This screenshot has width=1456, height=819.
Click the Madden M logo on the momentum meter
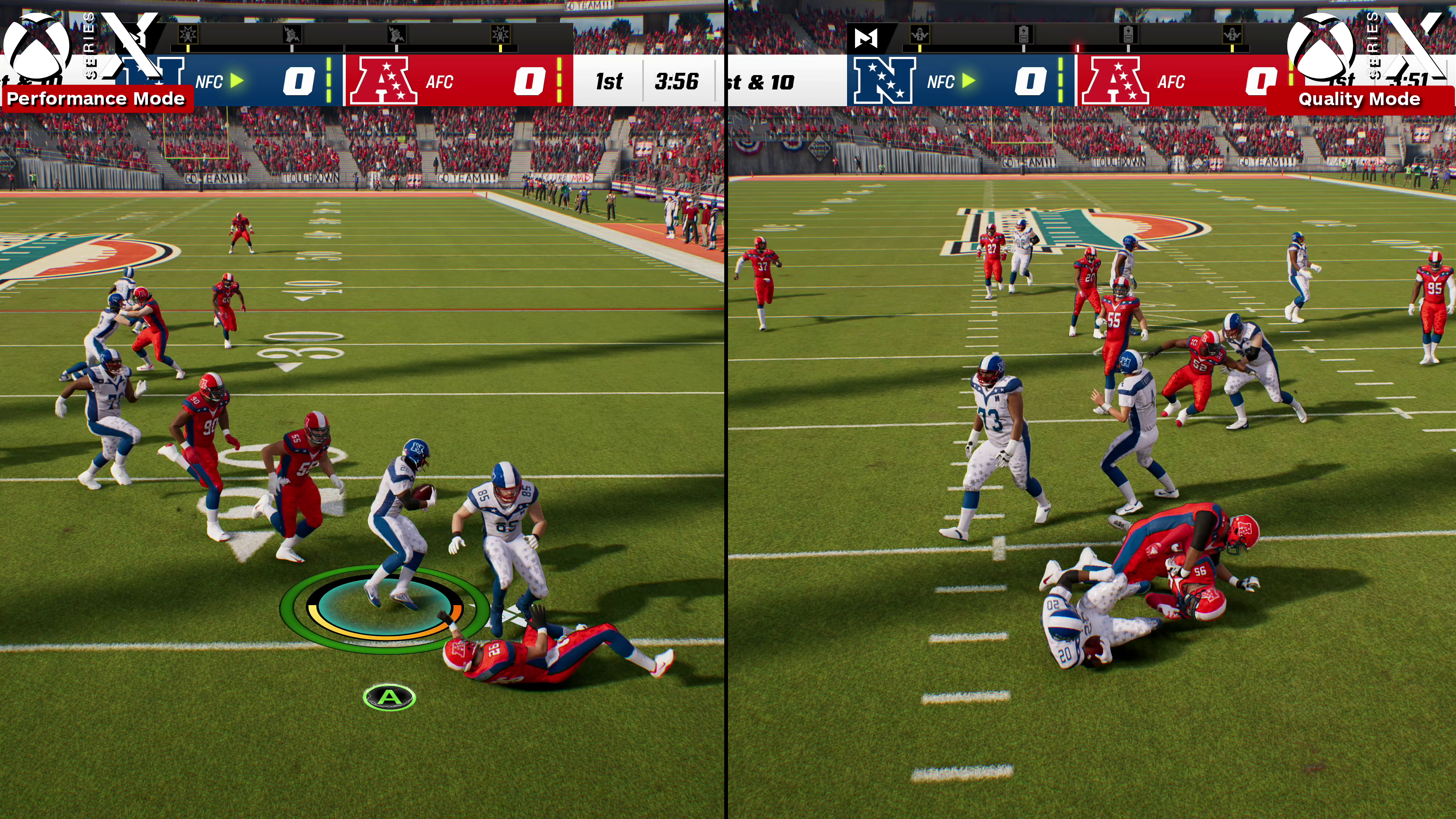coord(866,38)
